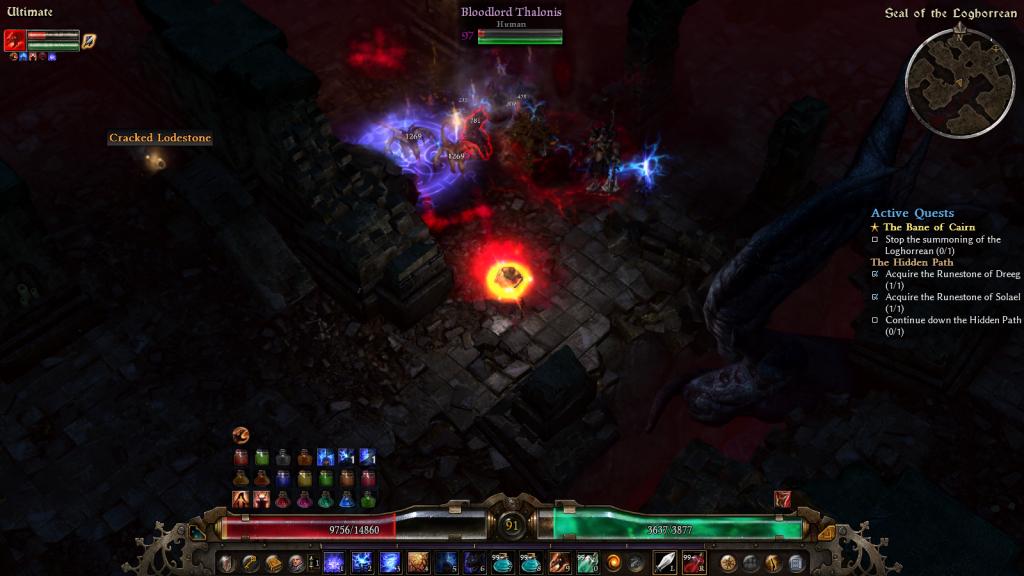
Task: Use the lightning skill in slot 2
Action: [x=362, y=563]
